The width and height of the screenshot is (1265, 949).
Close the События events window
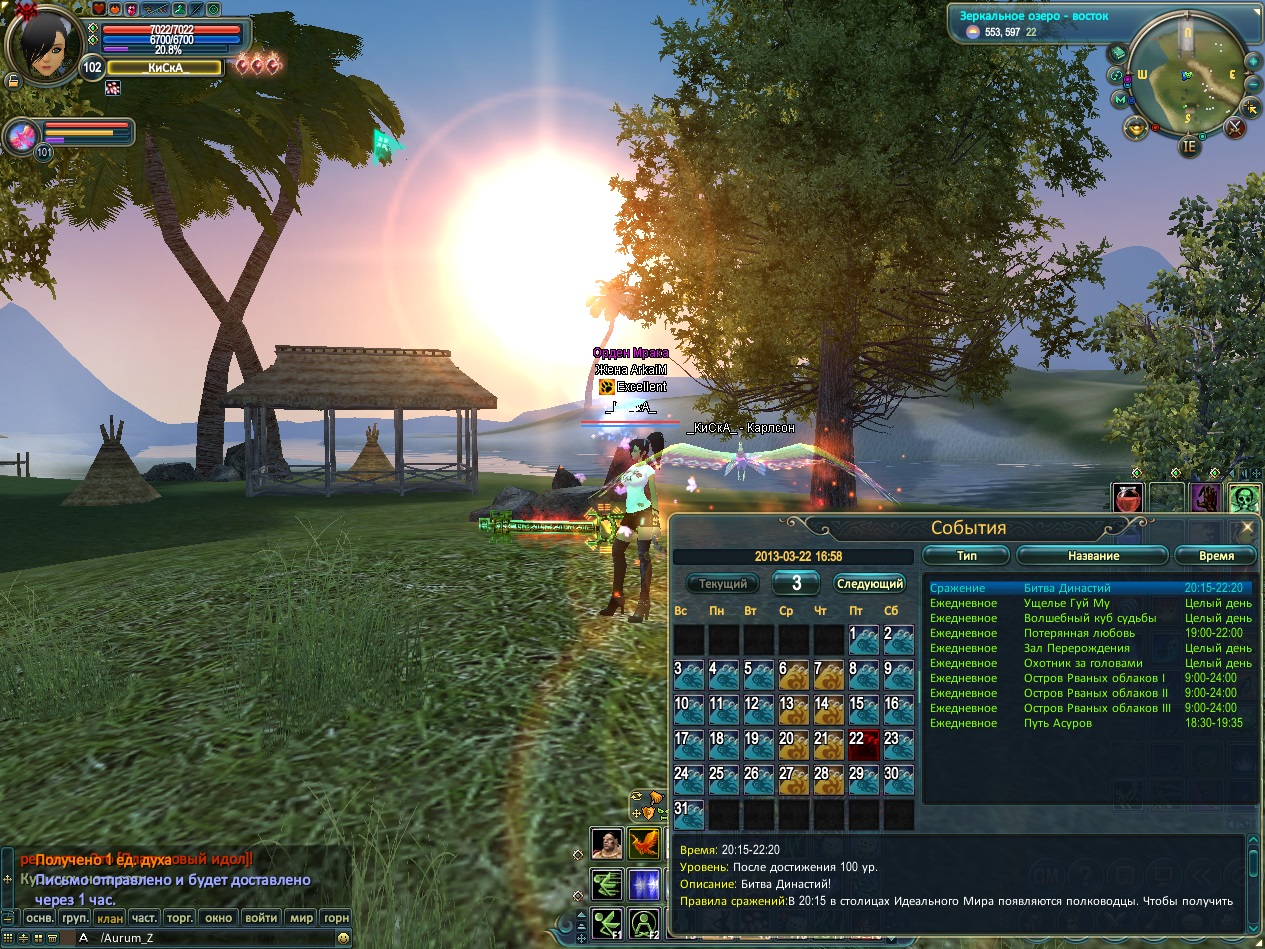click(x=1247, y=527)
